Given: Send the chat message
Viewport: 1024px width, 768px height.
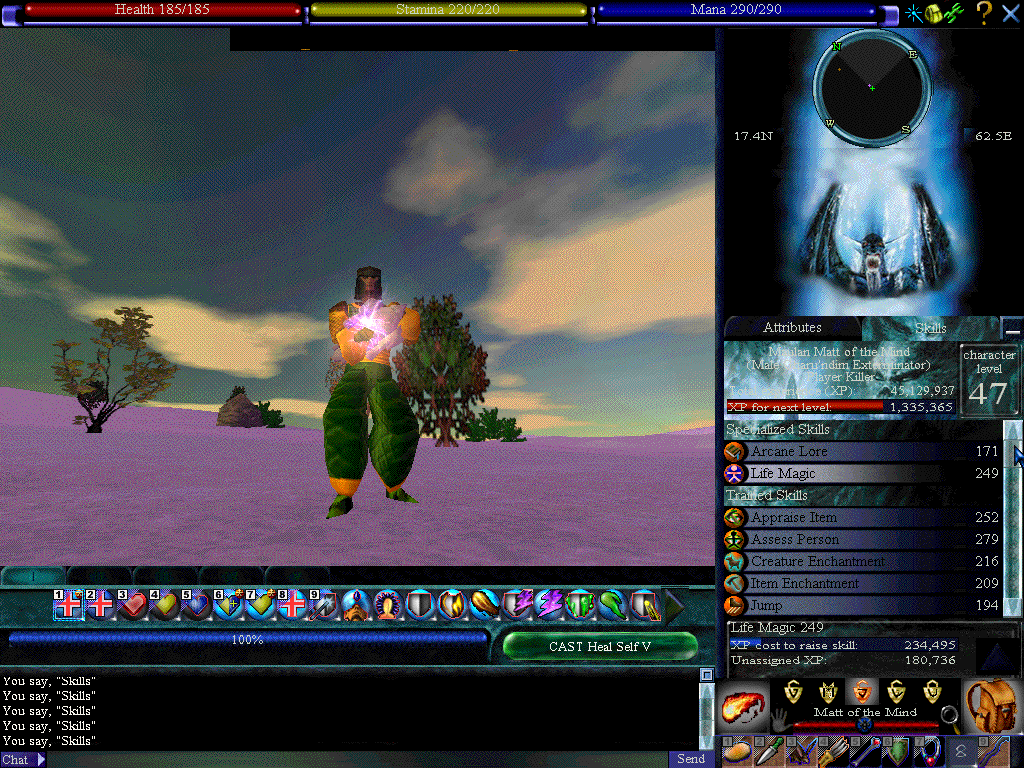Looking at the screenshot, I should 691,759.
